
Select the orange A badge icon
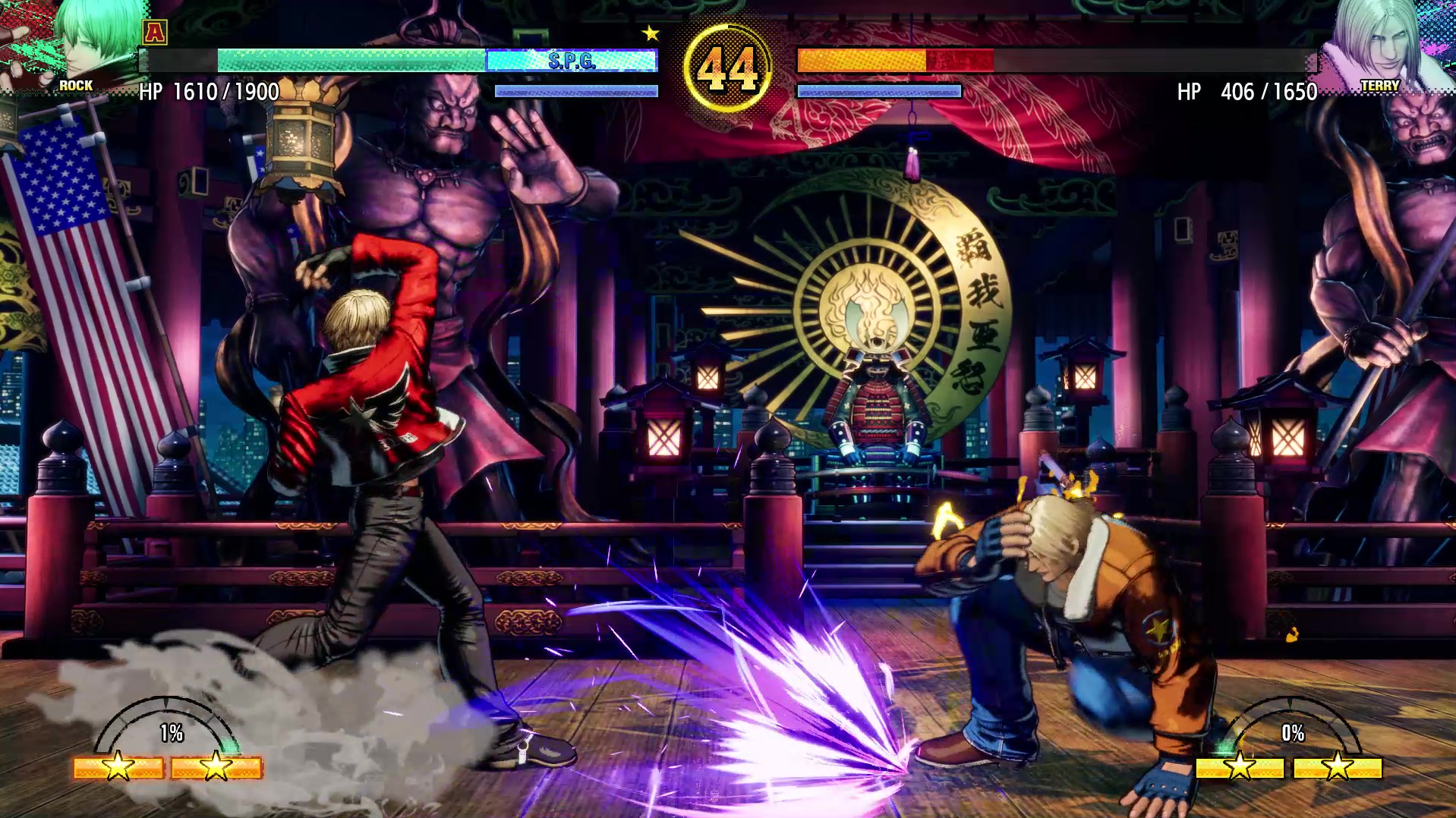[155, 32]
